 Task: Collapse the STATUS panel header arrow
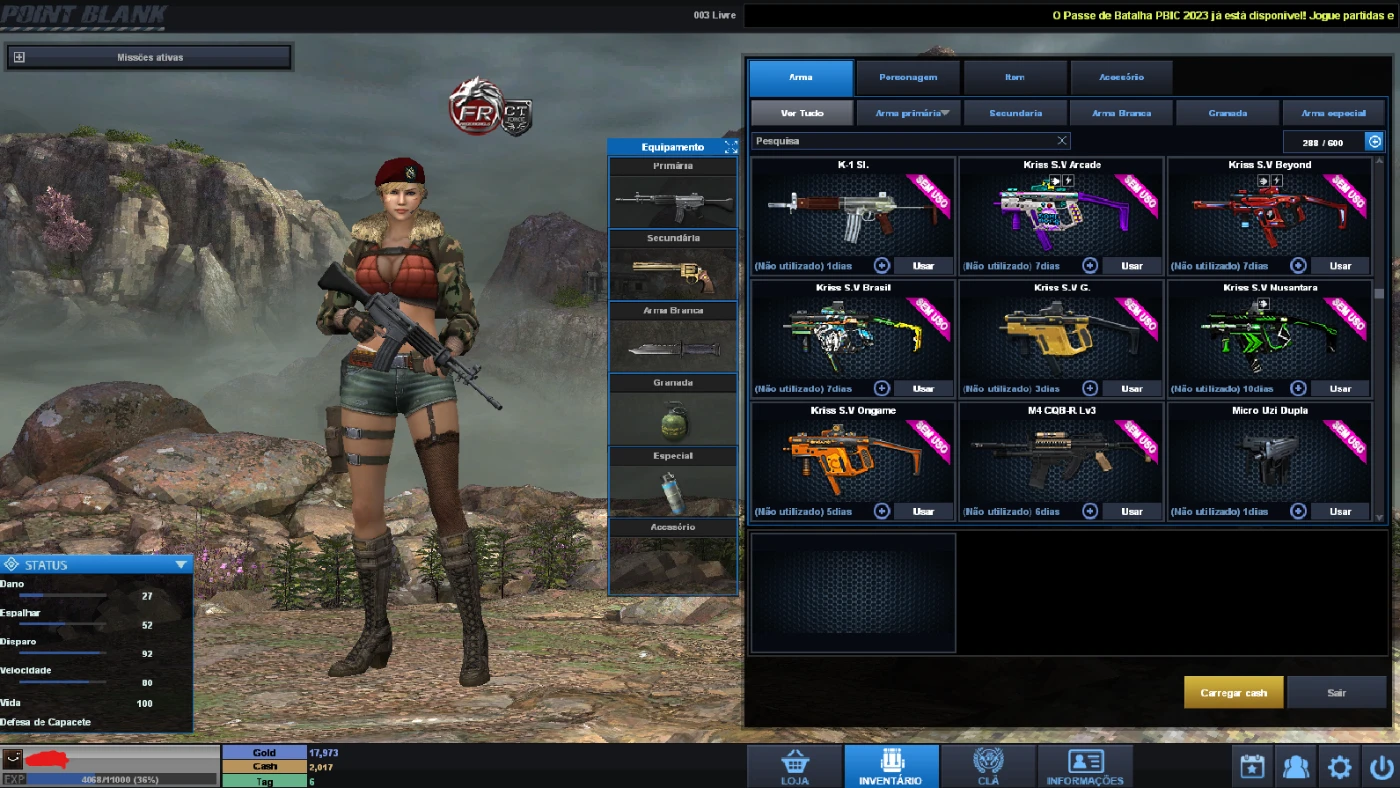[x=181, y=563]
